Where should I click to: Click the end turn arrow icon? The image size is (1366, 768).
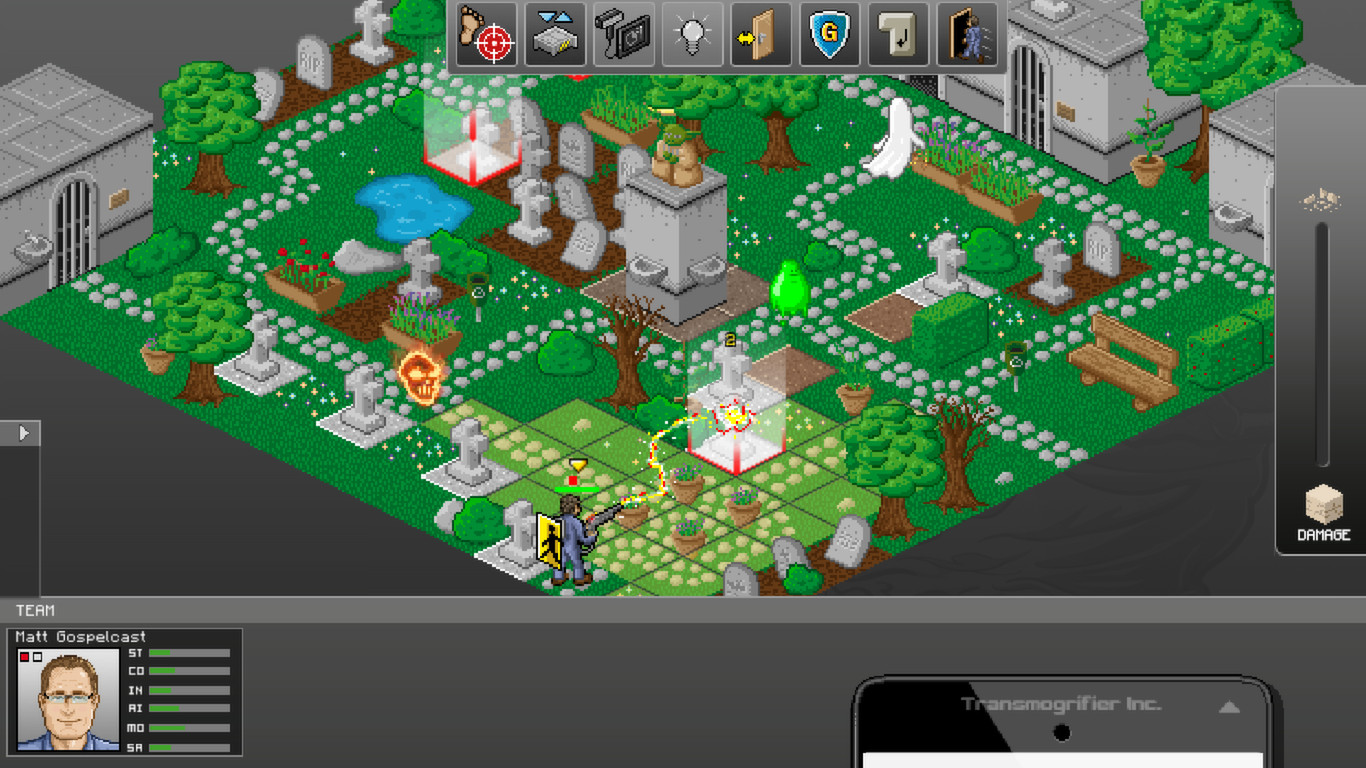tap(899, 35)
